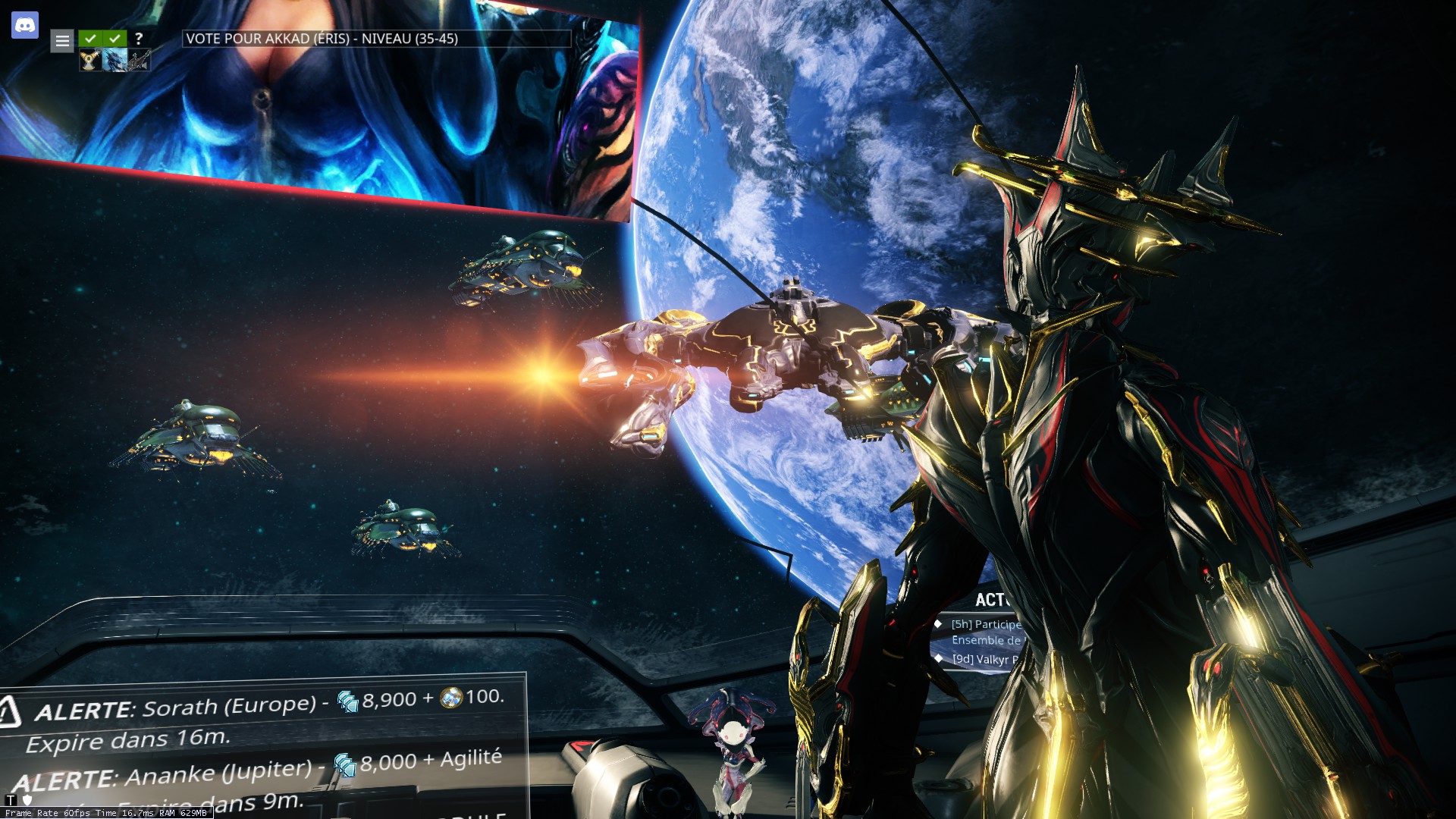1456x819 pixels.
Task: Select the blue creature squad avatar
Action: coord(114,61)
